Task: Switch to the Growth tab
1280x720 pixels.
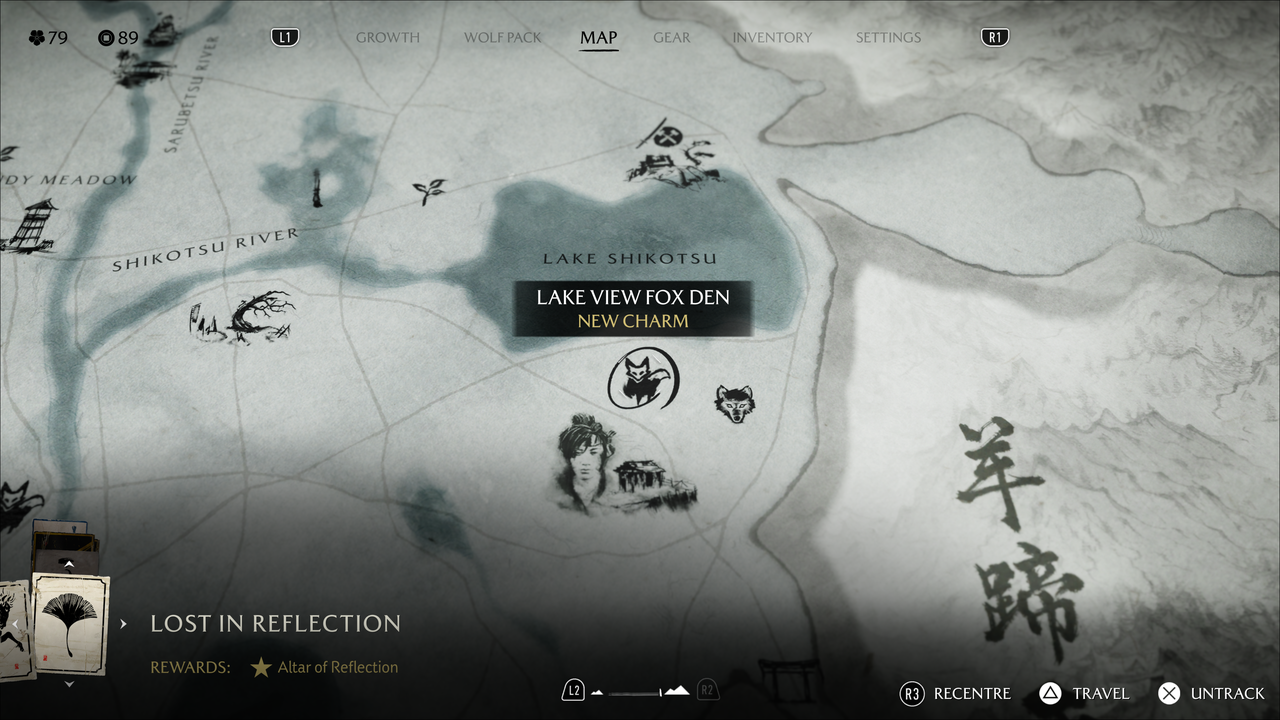Action: 387,38
